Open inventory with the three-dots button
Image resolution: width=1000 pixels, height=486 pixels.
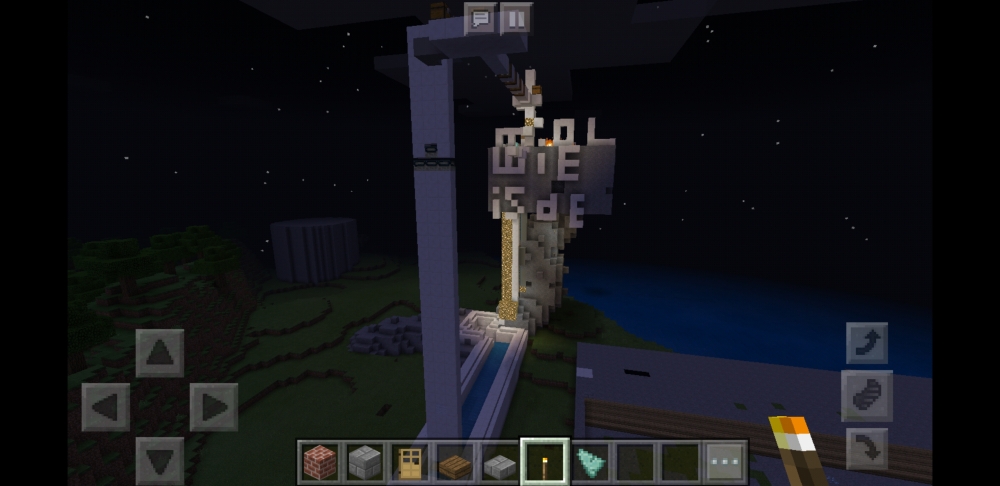click(x=725, y=462)
